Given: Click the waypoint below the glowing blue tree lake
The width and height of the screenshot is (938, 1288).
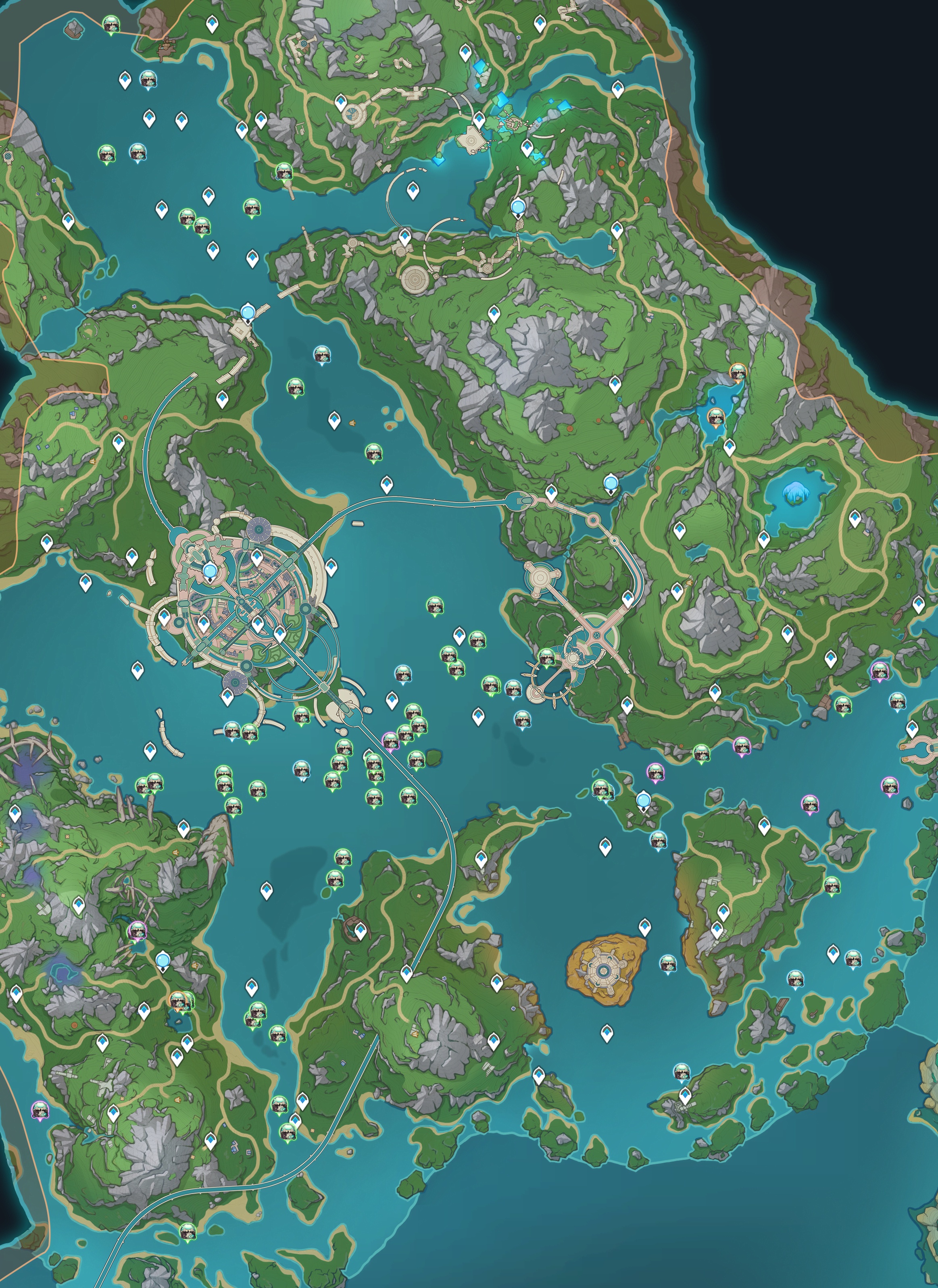Looking at the screenshot, I should click(763, 538).
